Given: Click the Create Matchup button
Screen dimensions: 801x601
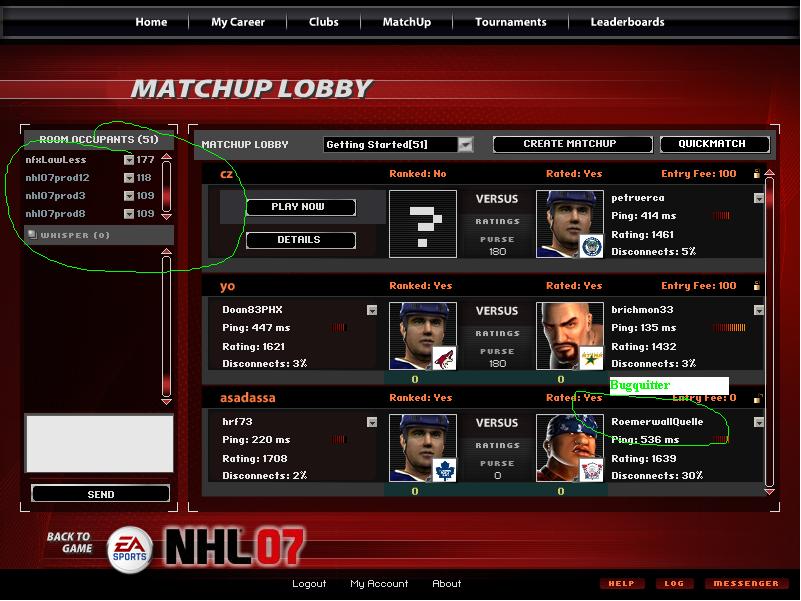Looking at the screenshot, I should click(x=569, y=144).
